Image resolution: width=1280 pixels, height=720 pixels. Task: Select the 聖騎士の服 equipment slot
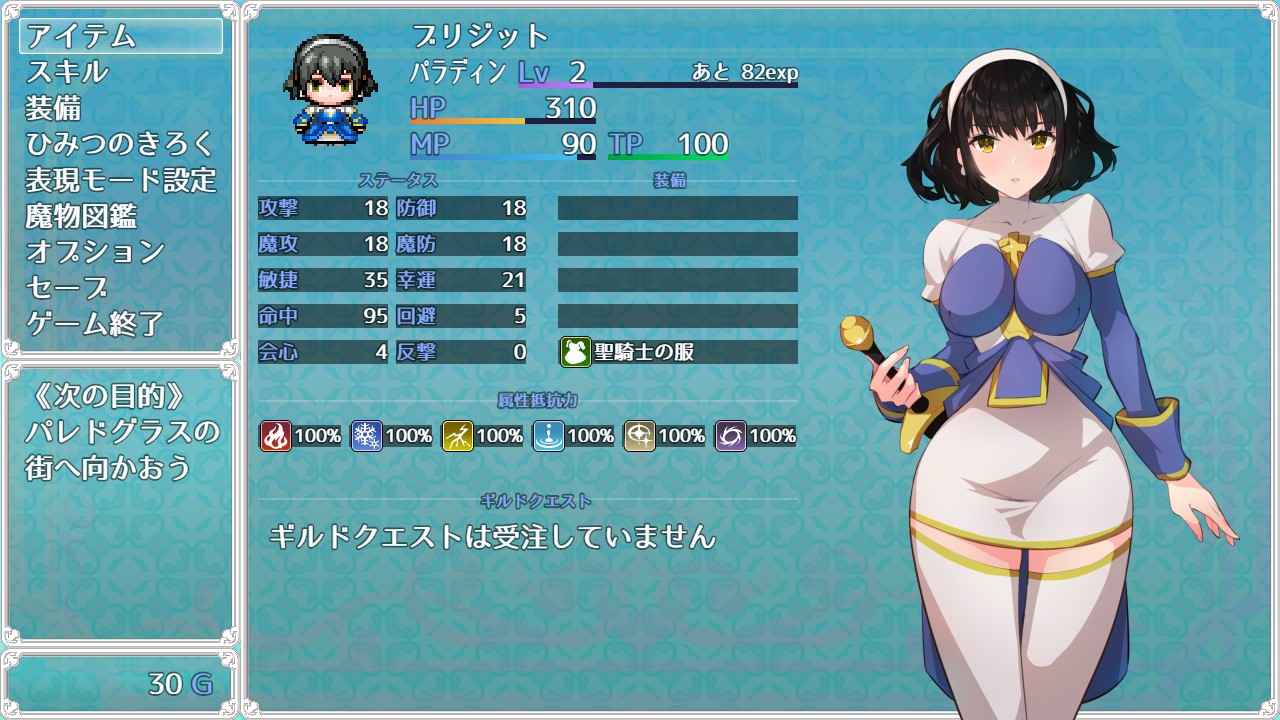click(677, 352)
